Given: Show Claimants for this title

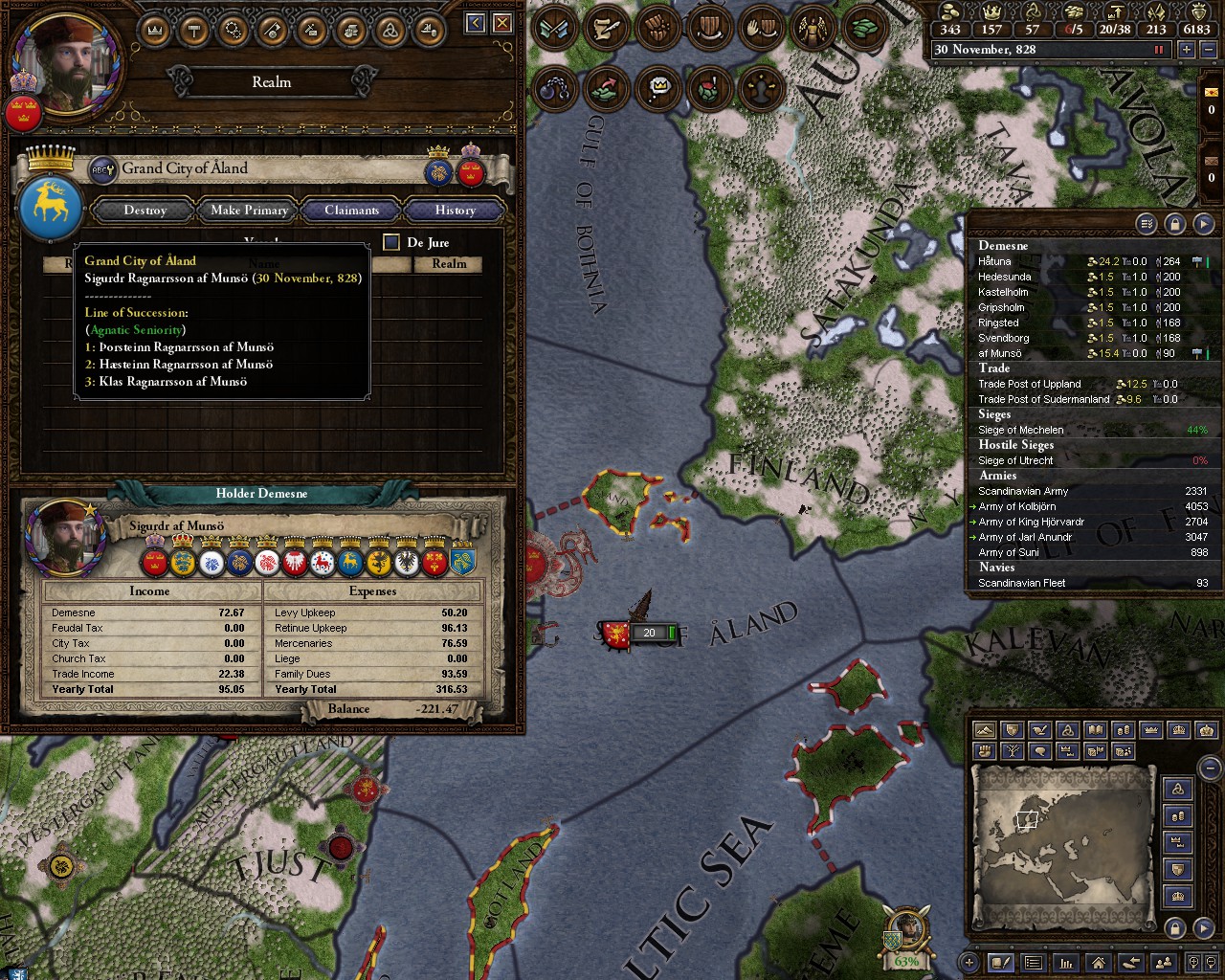Looking at the screenshot, I should point(351,211).
